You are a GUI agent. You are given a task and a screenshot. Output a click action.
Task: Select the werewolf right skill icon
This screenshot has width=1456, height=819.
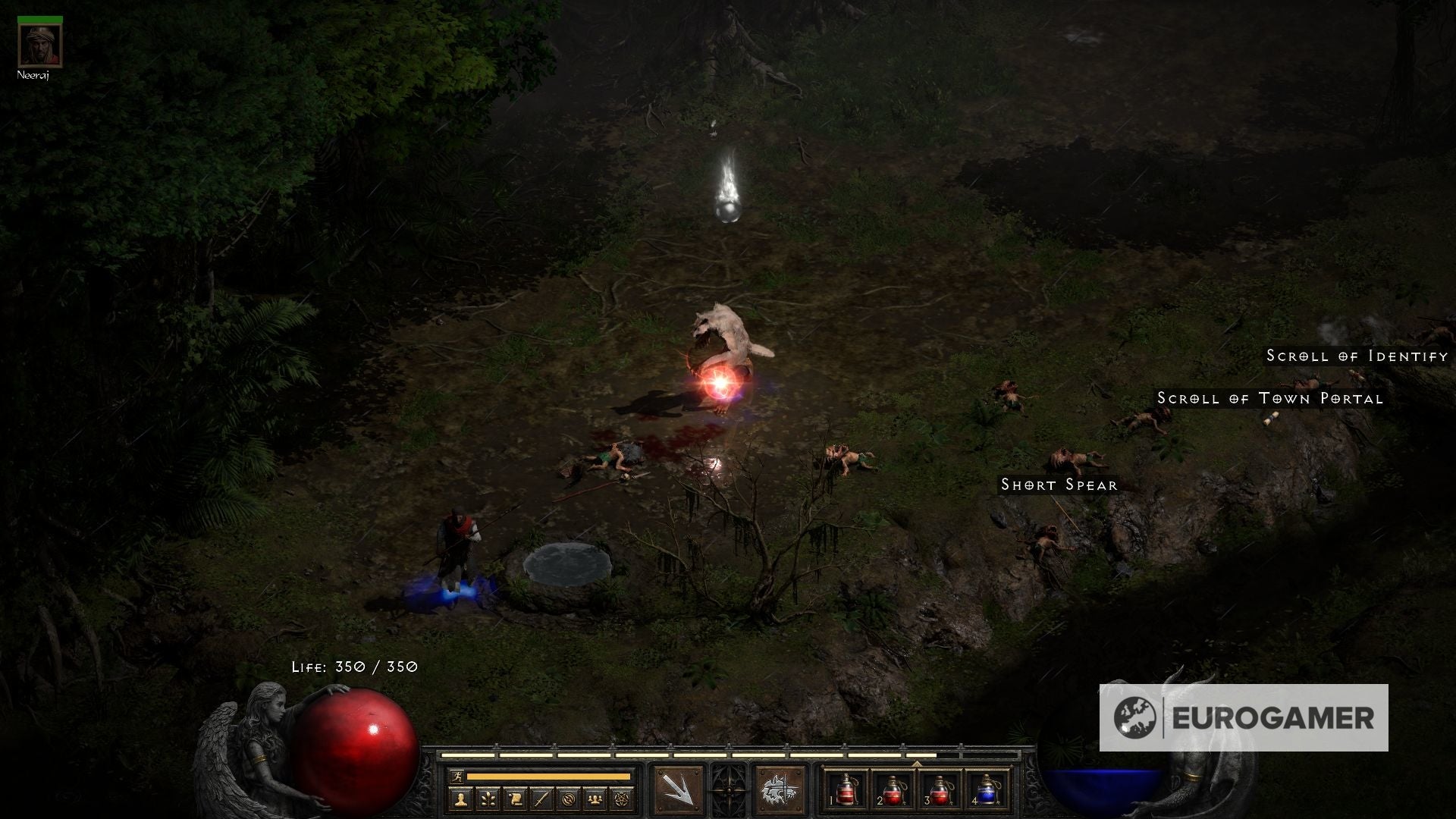781,789
